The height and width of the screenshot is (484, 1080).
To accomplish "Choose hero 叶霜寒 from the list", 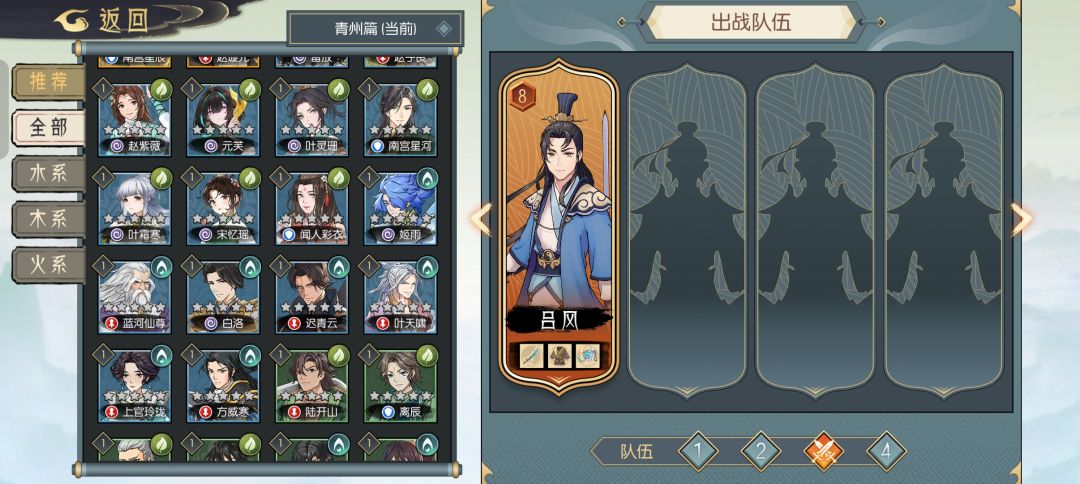I will click(133, 208).
